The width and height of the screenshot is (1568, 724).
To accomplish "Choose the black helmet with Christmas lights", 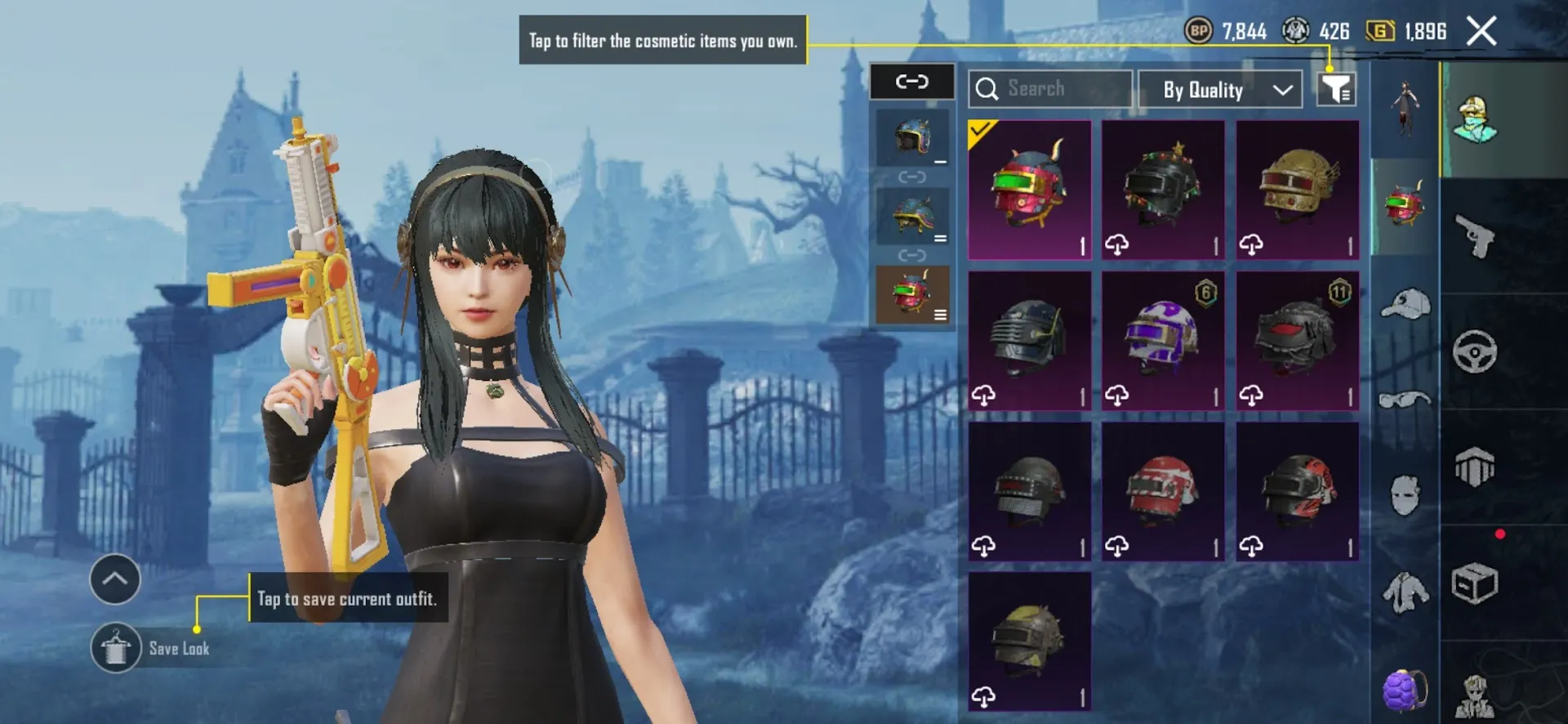I will [x=1163, y=190].
